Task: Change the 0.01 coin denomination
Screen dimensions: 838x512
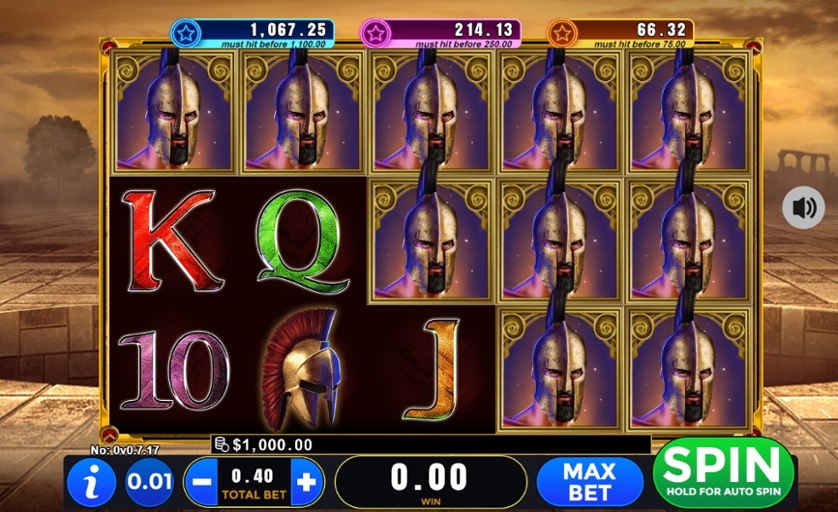Action: coord(149,483)
